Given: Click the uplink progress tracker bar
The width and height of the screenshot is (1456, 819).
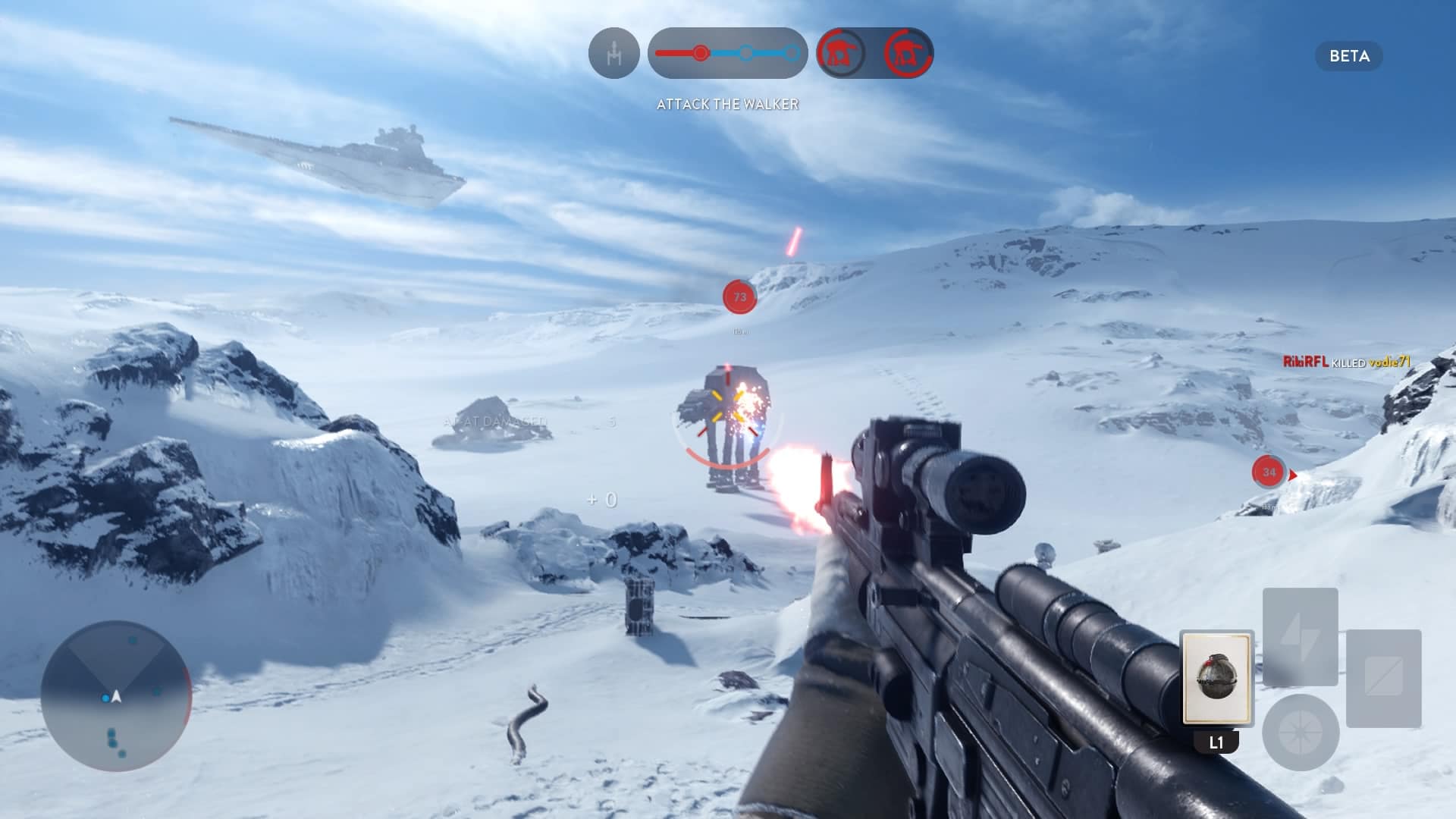Looking at the screenshot, I should tap(727, 53).
